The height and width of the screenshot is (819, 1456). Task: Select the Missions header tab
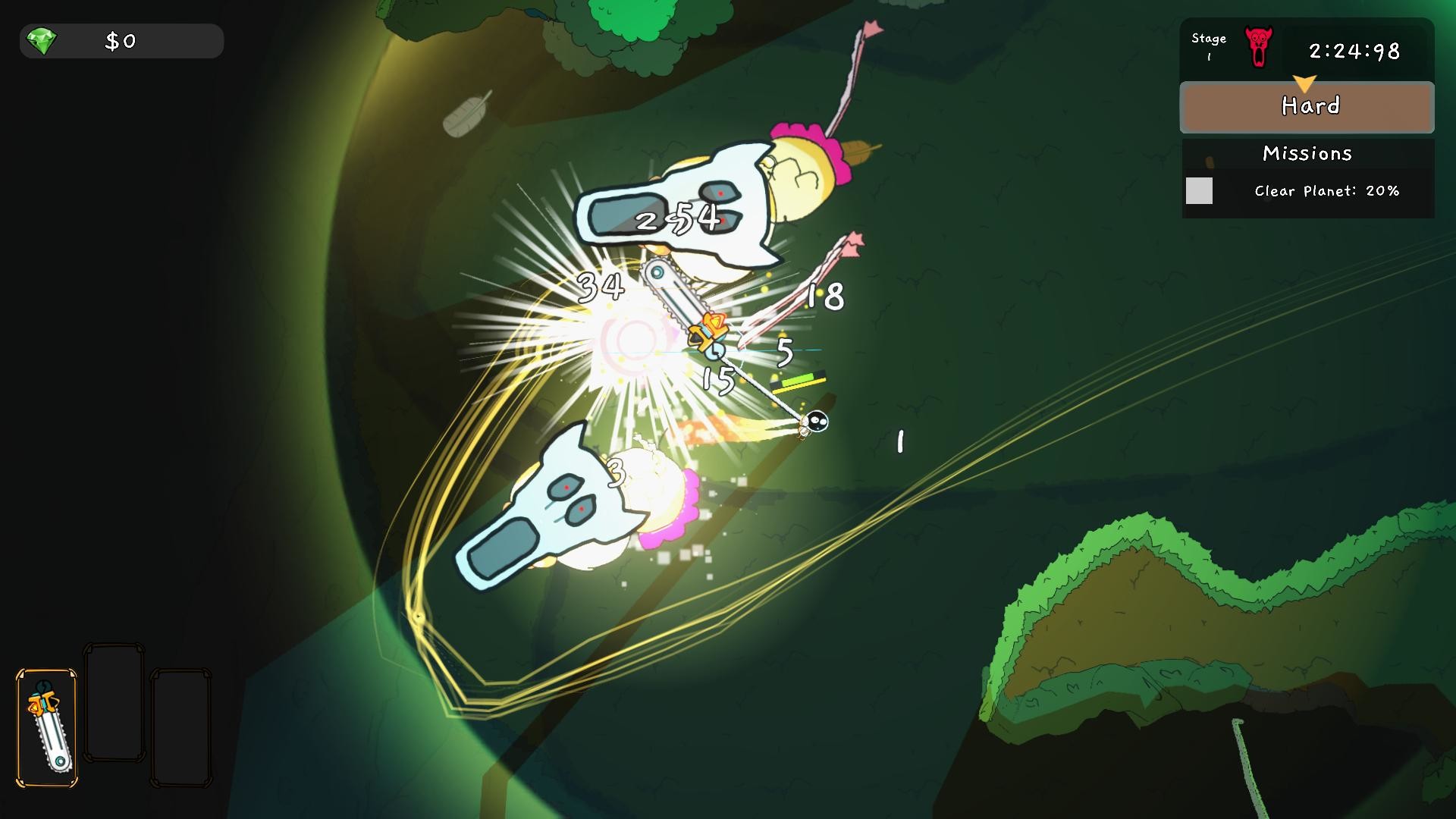tap(1307, 153)
